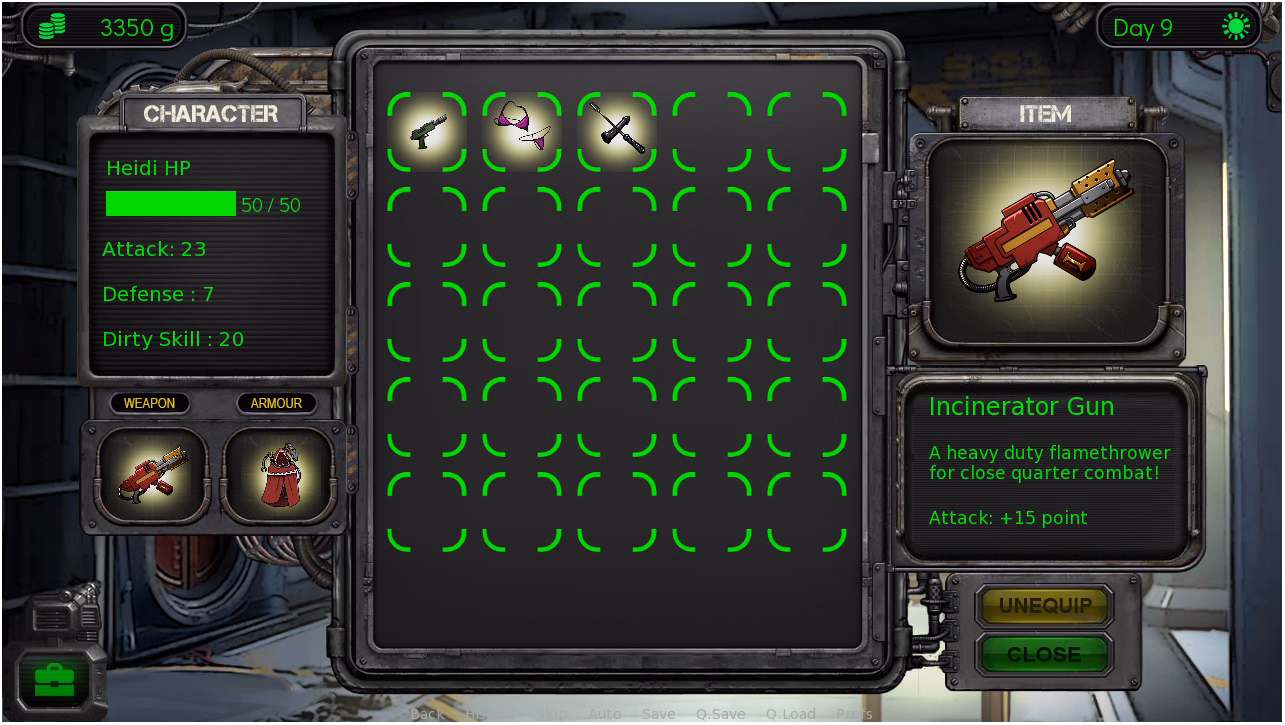The width and height of the screenshot is (1285, 725).
Task: Click Back in the quick menu
Action: tap(427, 714)
